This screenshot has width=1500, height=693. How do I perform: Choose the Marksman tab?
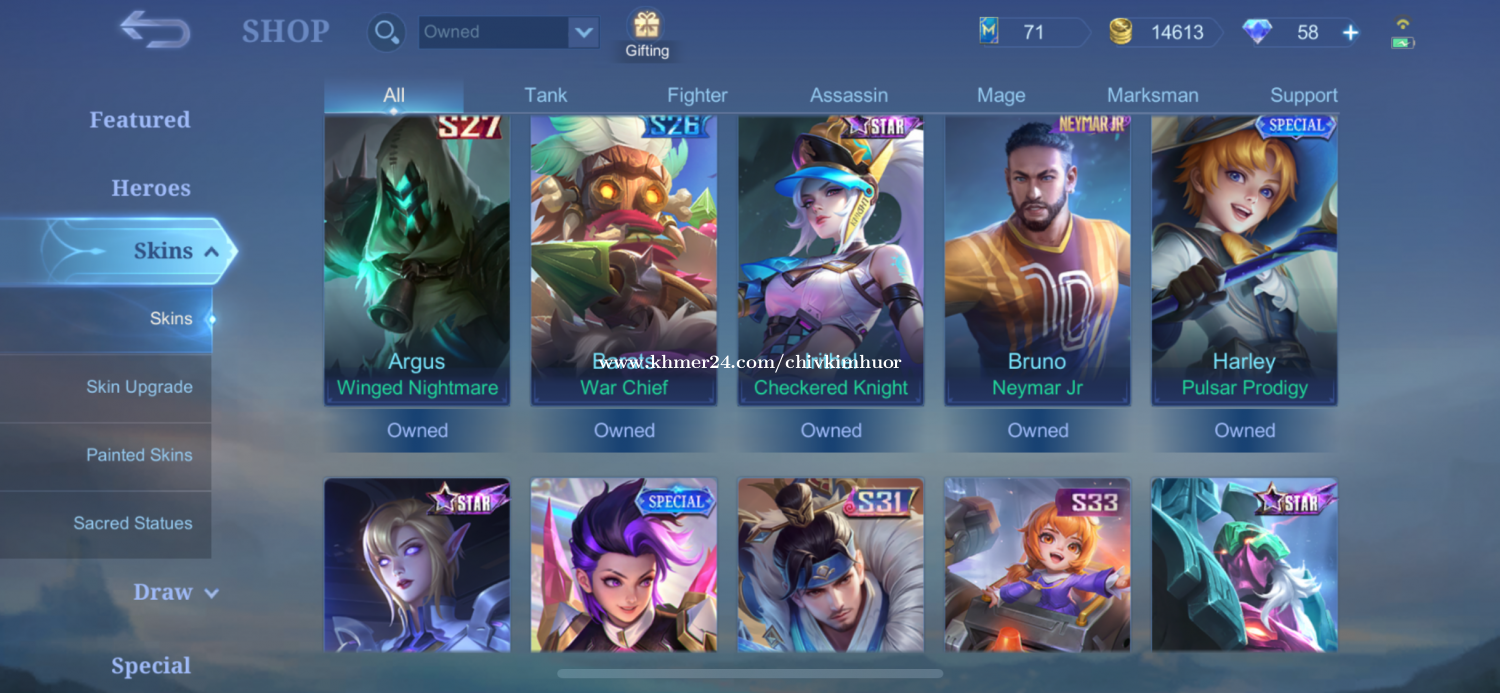(1152, 96)
